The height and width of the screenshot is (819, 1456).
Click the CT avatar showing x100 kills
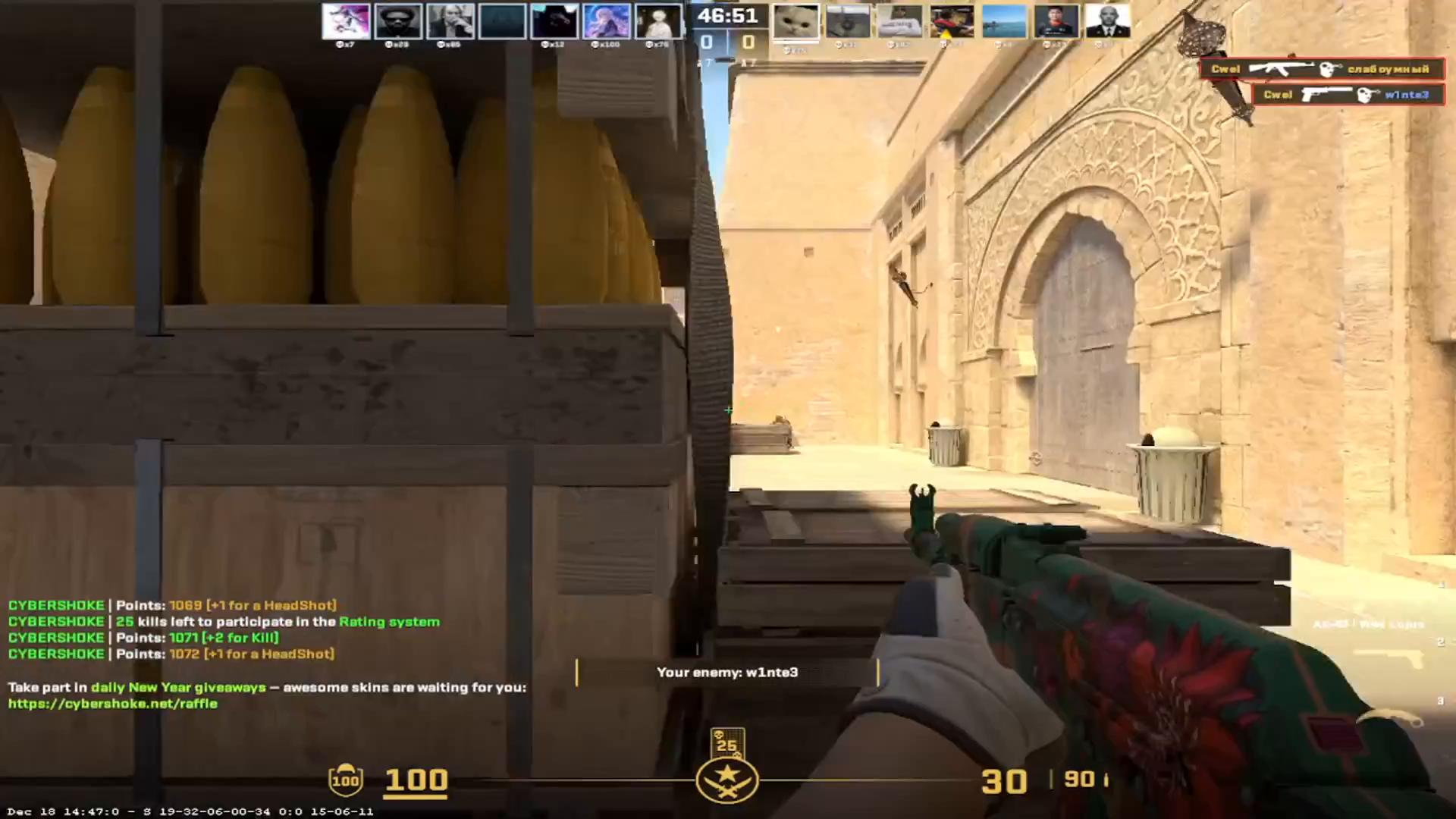pyautogui.click(x=606, y=20)
